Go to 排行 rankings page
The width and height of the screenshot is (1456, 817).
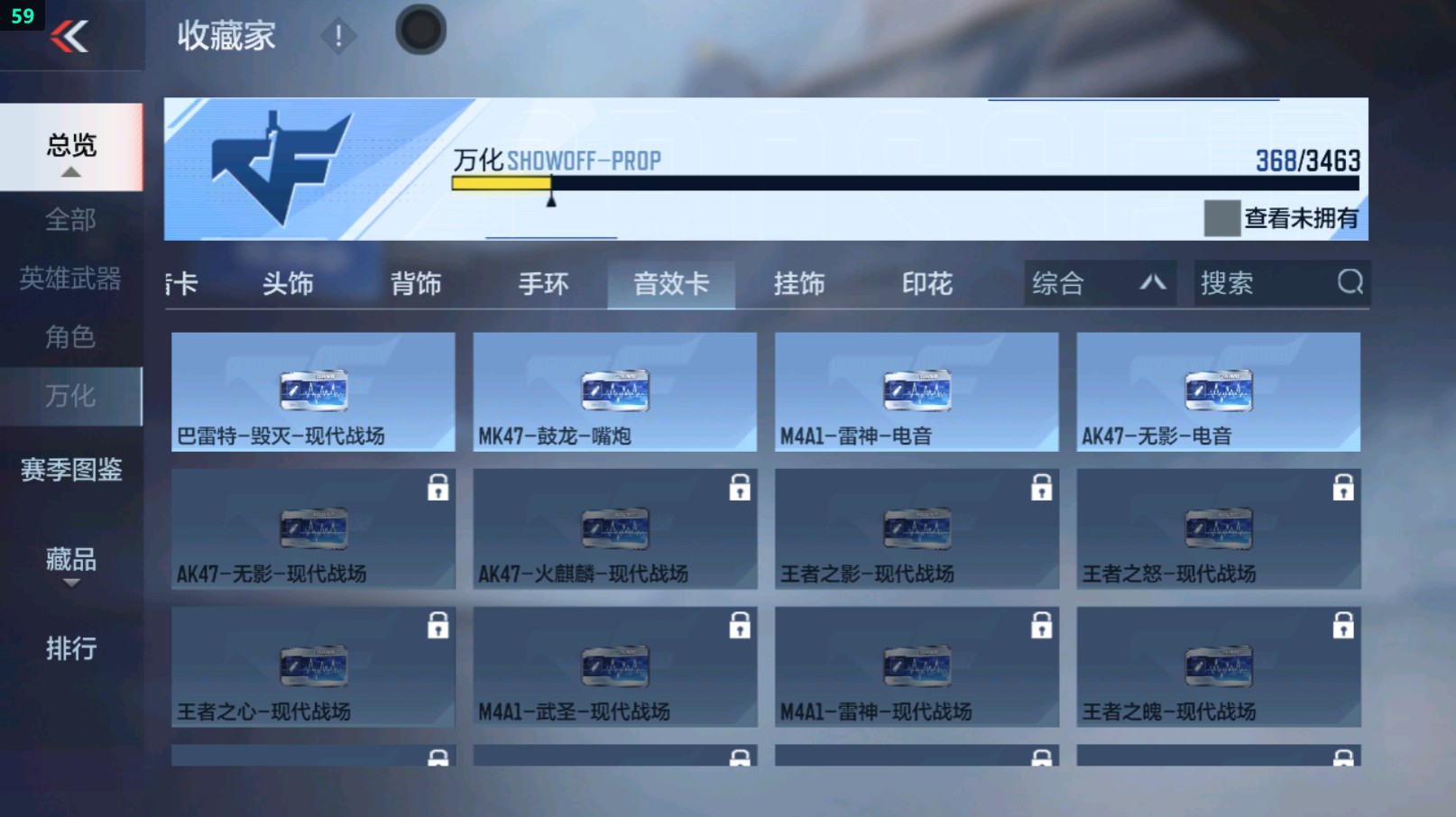[71, 649]
